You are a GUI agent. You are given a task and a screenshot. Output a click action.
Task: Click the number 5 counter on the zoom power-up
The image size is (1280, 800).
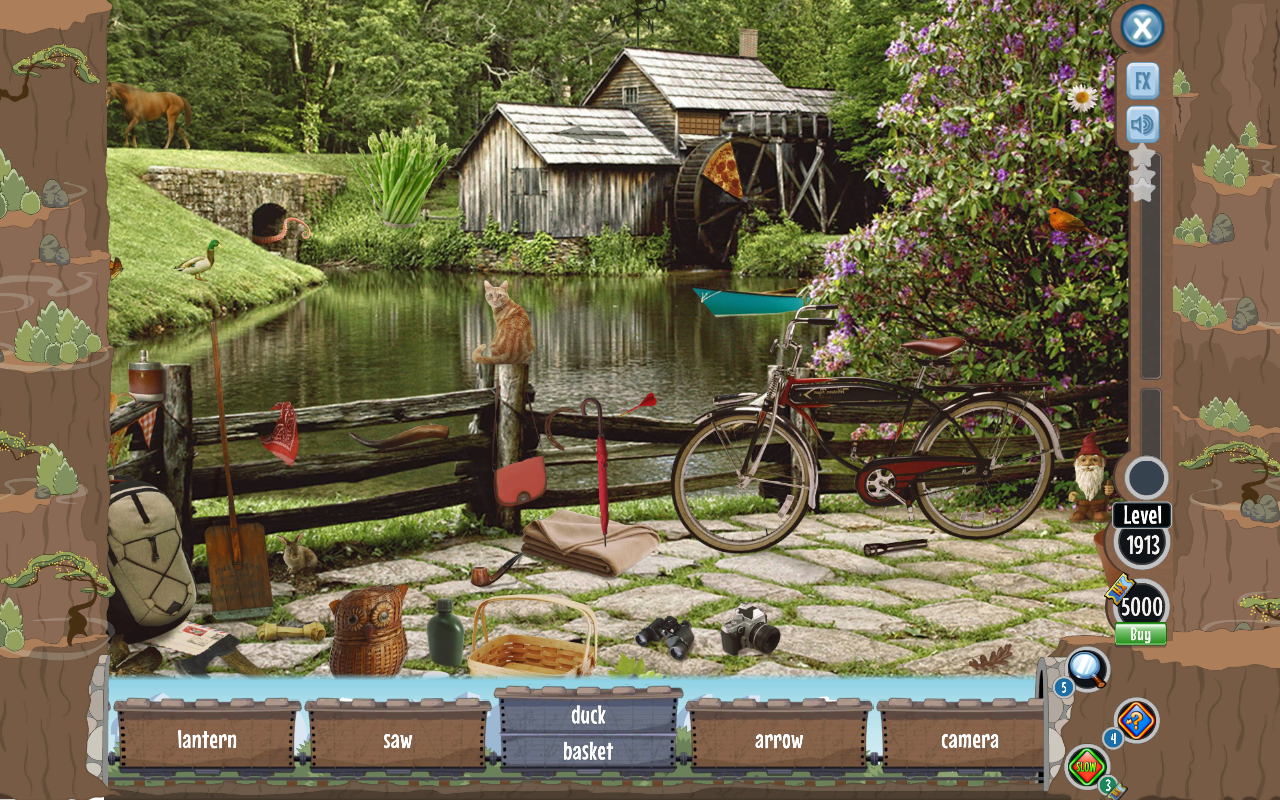coord(1062,686)
